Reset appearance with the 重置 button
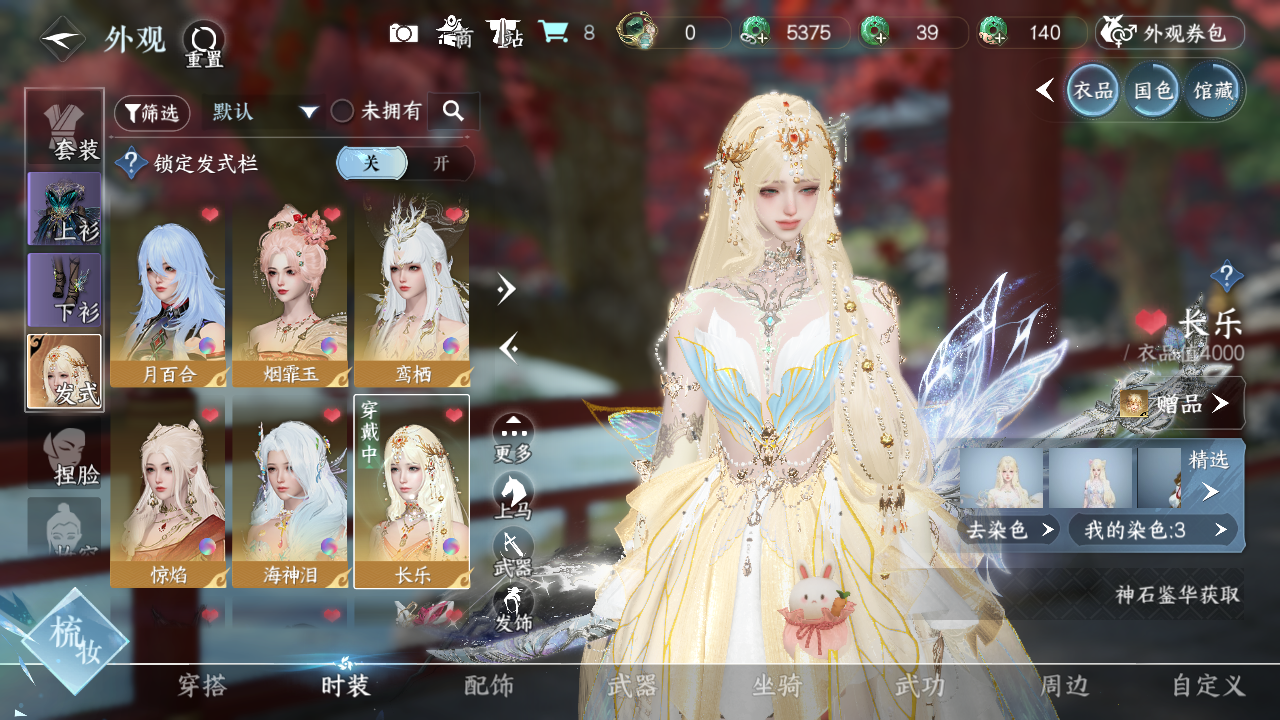The height and width of the screenshot is (720, 1280). click(x=204, y=42)
